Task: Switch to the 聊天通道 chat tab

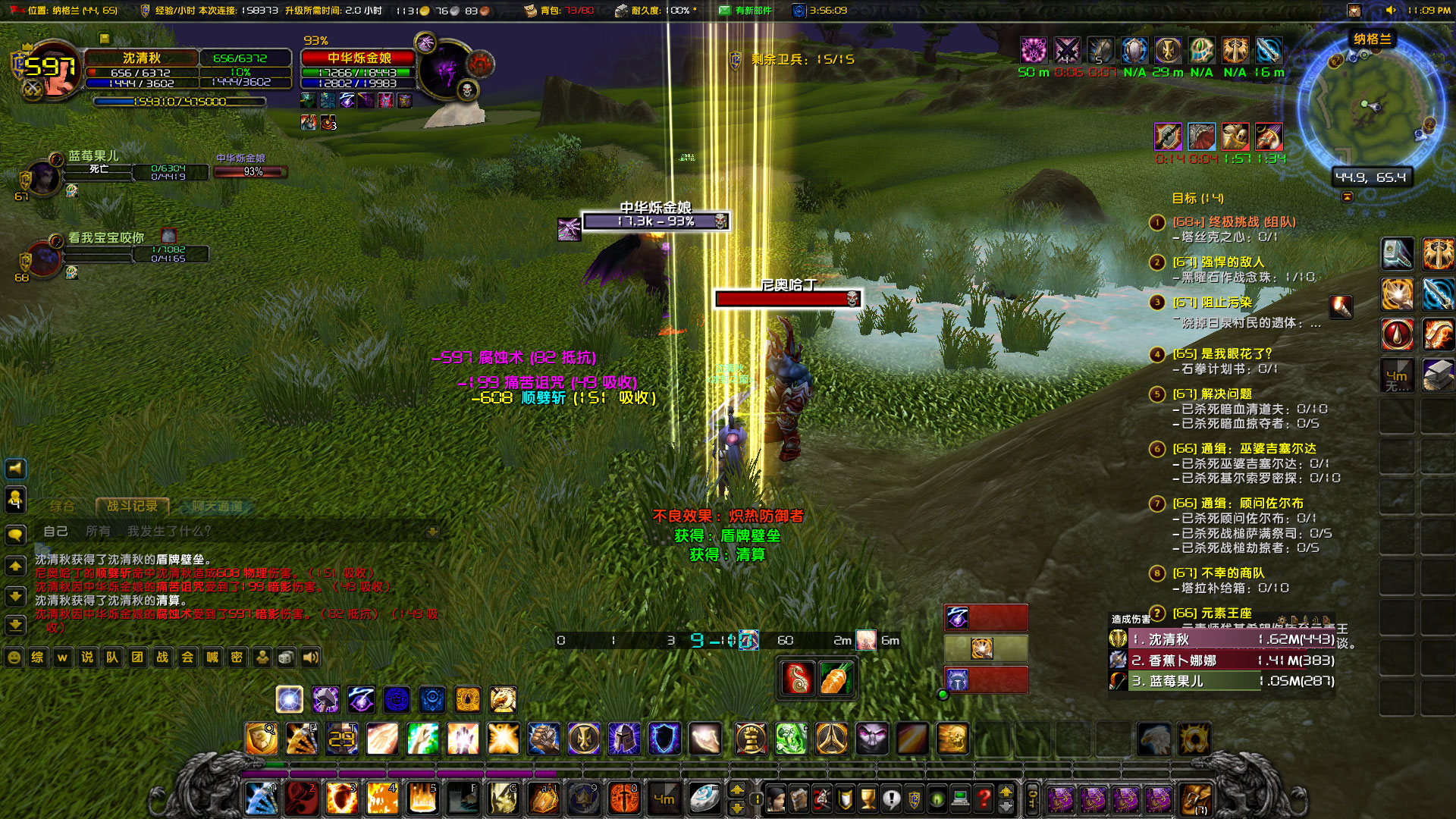Action: [x=217, y=507]
